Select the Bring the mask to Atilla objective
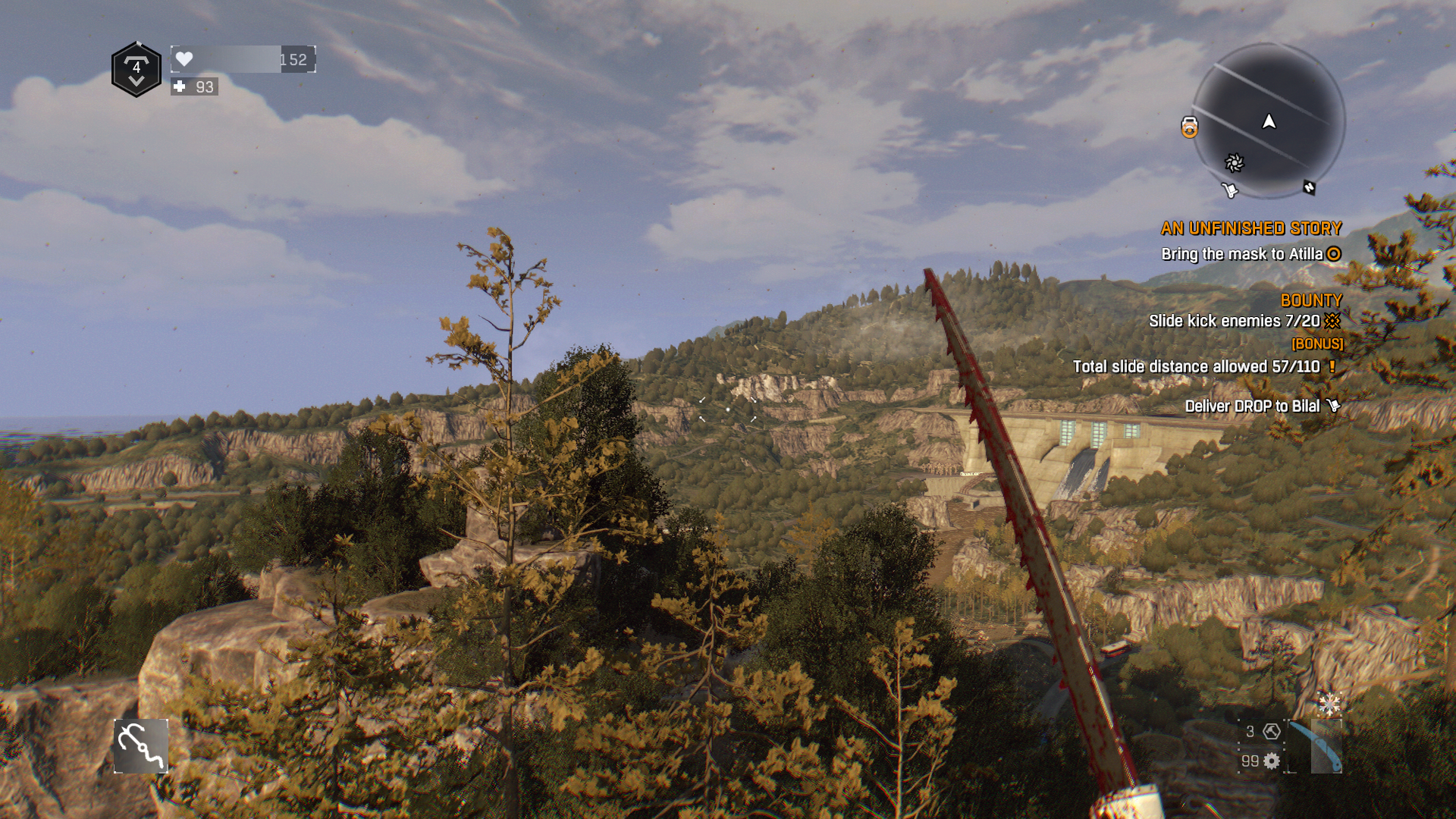This screenshot has height=819, width=1456. pyautogui.click(x=1242, y=254)
